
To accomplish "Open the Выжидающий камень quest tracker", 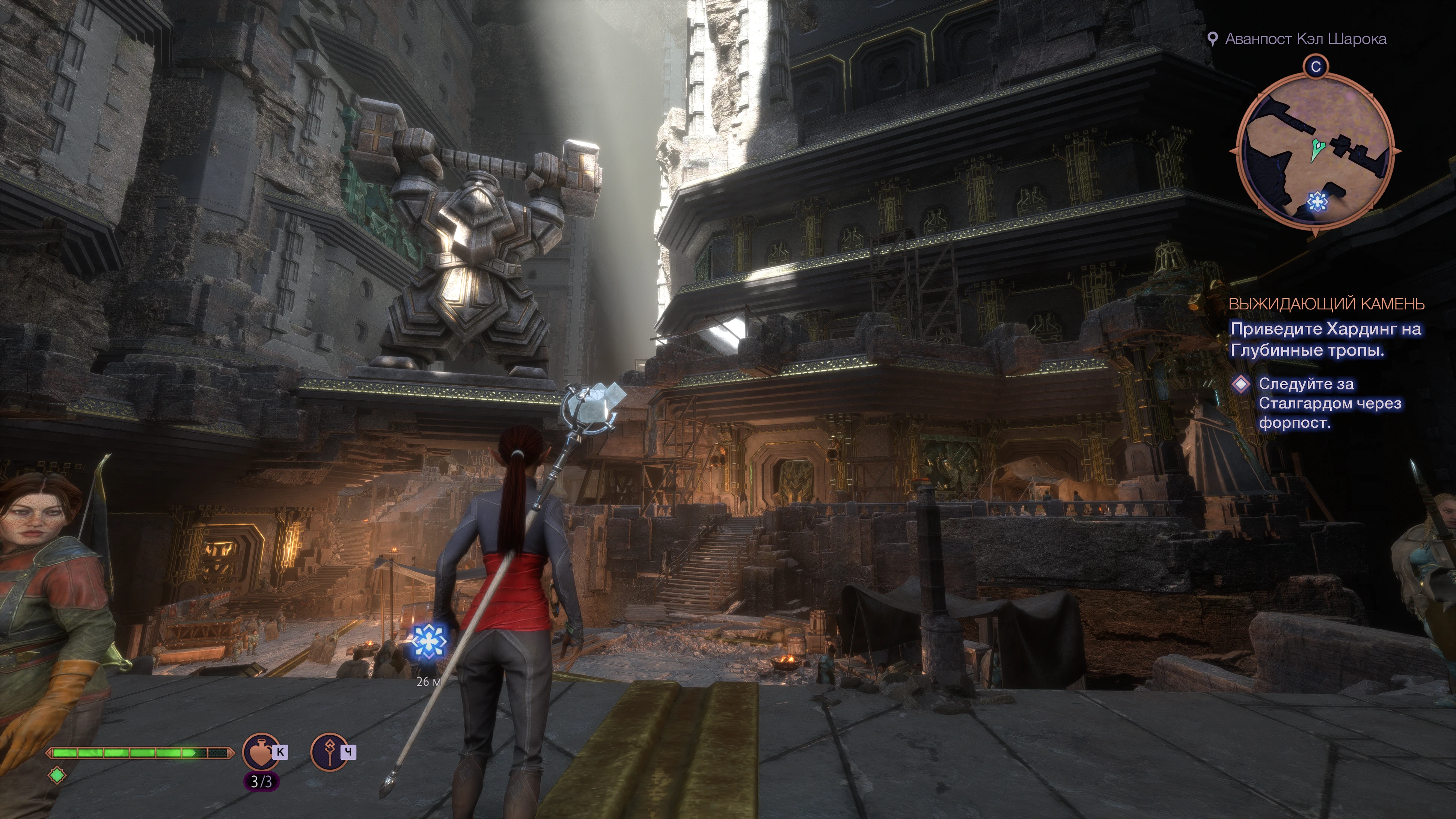I will (1326, 304).
